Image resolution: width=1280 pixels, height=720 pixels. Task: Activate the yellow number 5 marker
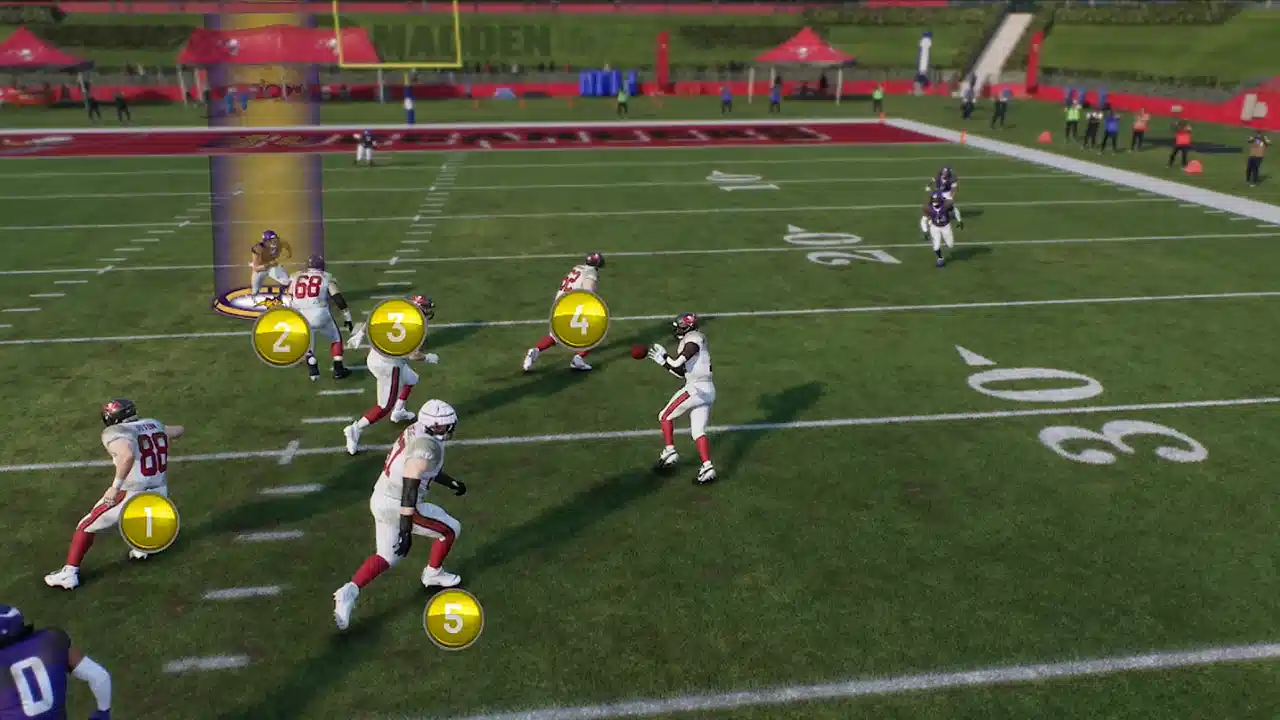tap(453, 619)
